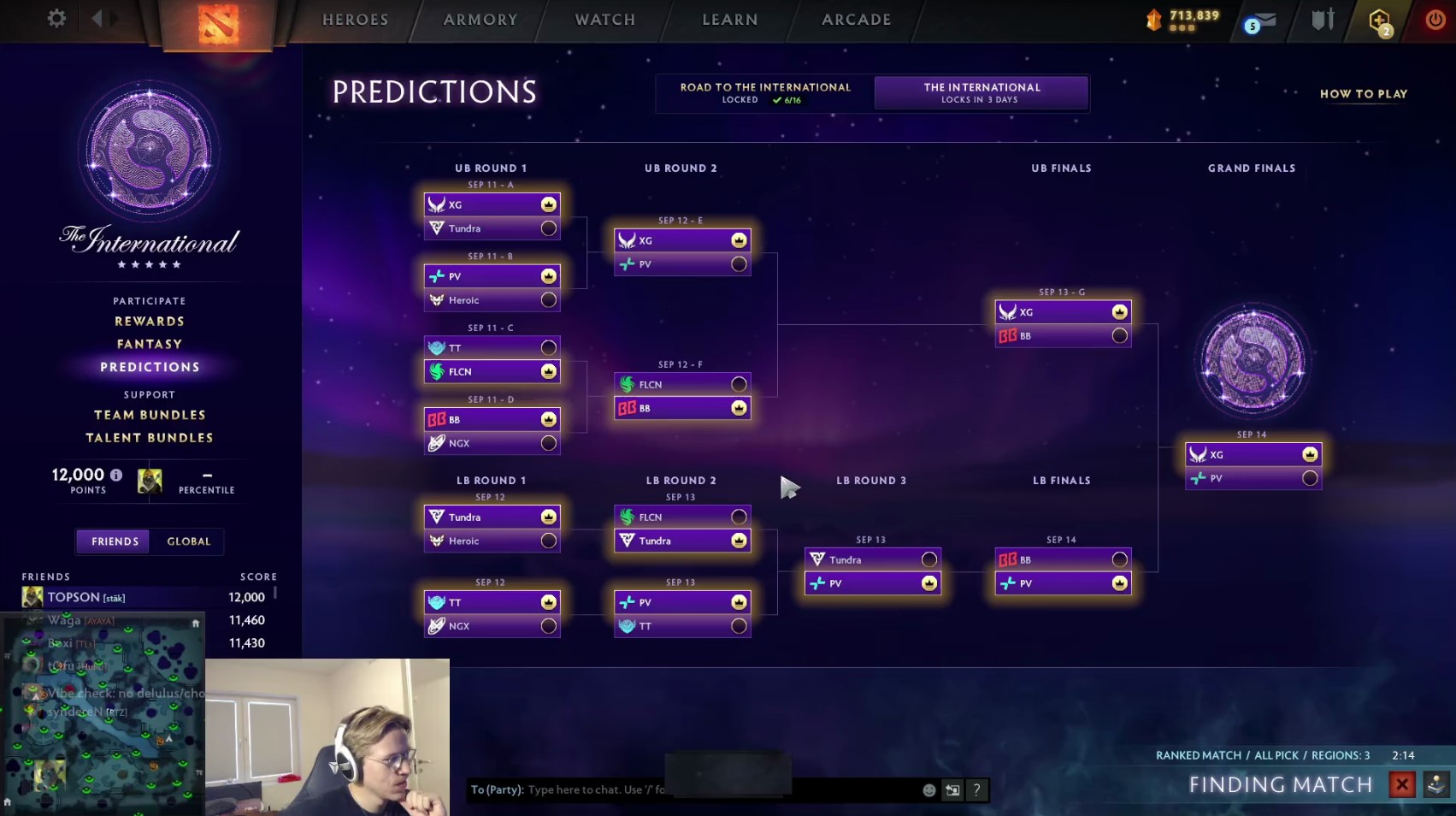Select Road to The International tab

point(765,92)
